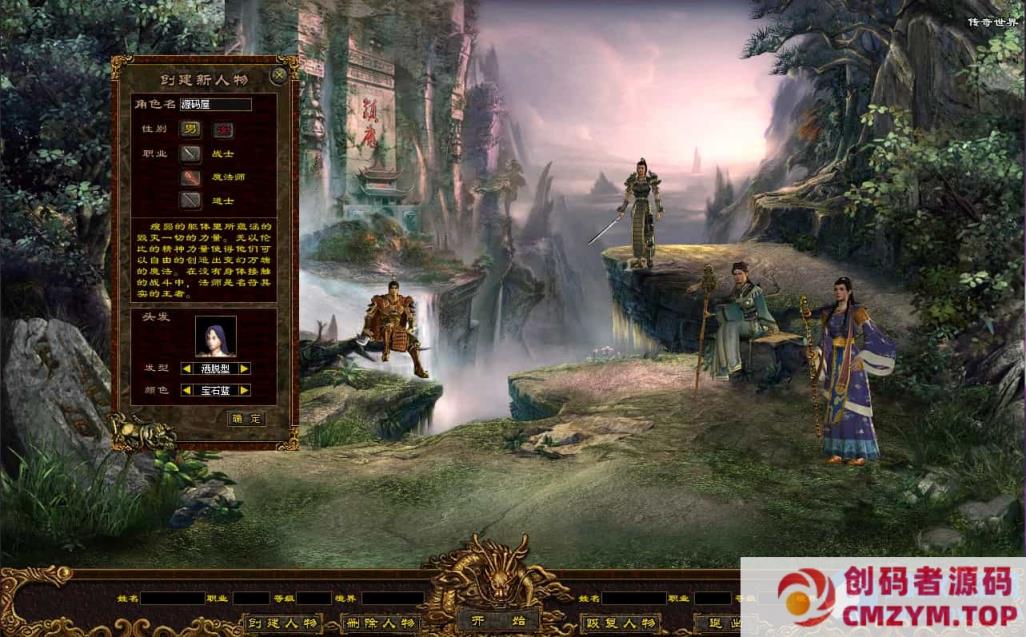Click the character name input field
The height and width of the screenshot is (637, 1026).
pos(215,104)
